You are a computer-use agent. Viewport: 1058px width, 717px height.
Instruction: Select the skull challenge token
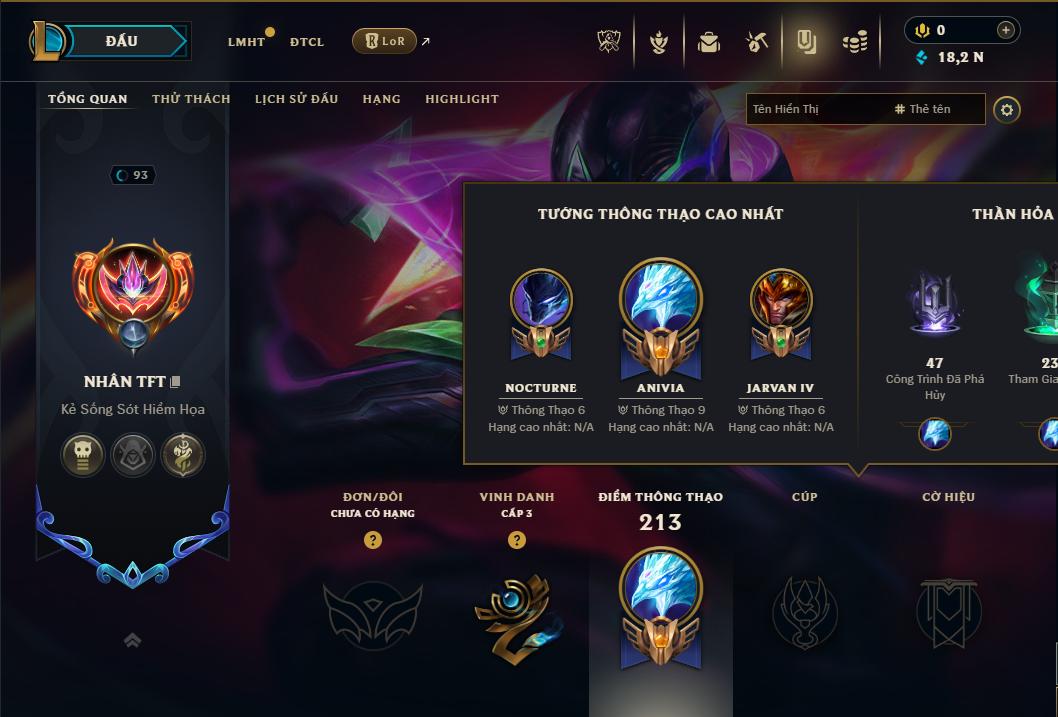[x=83, y=455]
